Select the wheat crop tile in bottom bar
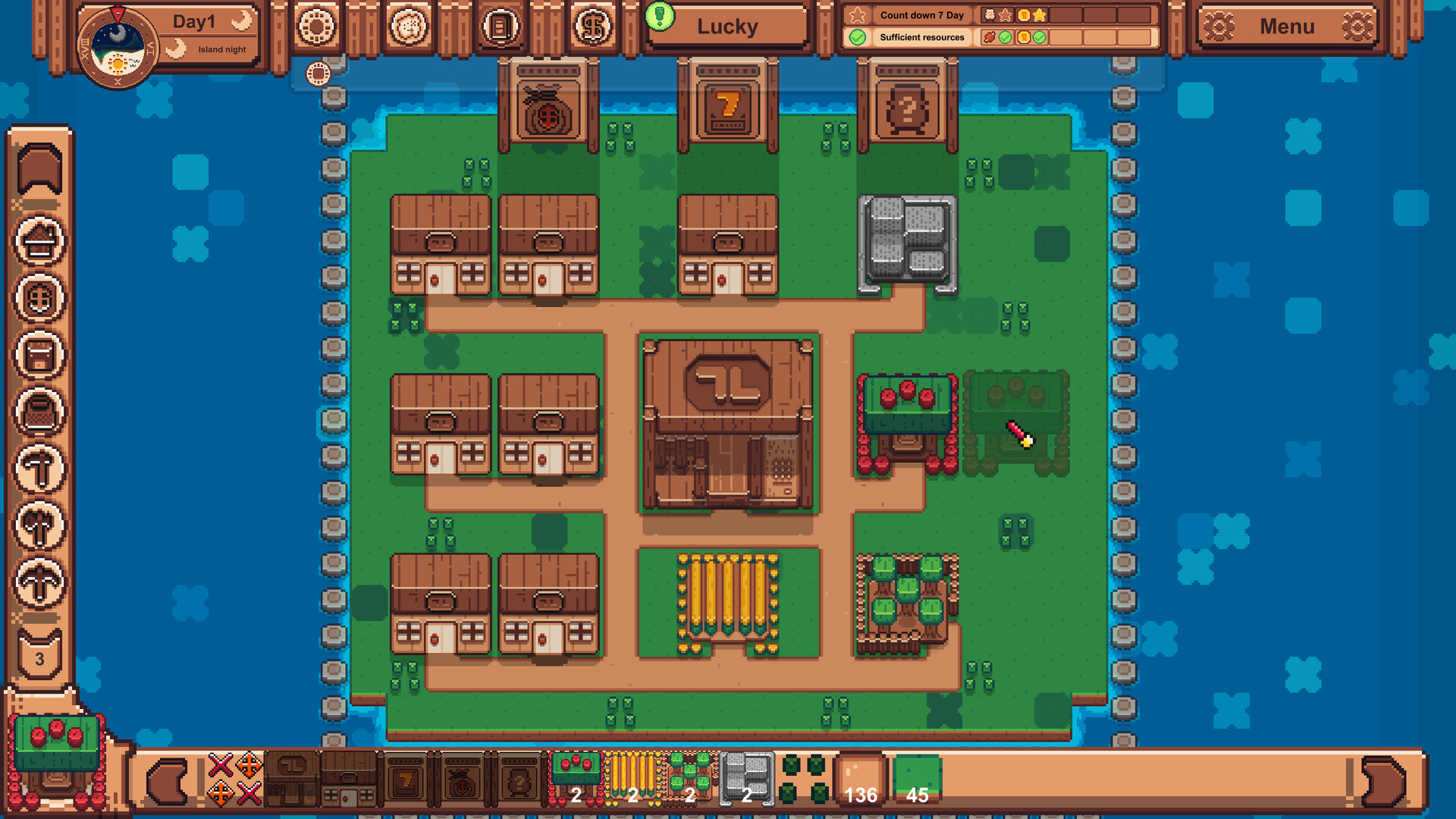The height and width of the screenshot is (819, 1456). pyautogui.click(x=633, y=777)
